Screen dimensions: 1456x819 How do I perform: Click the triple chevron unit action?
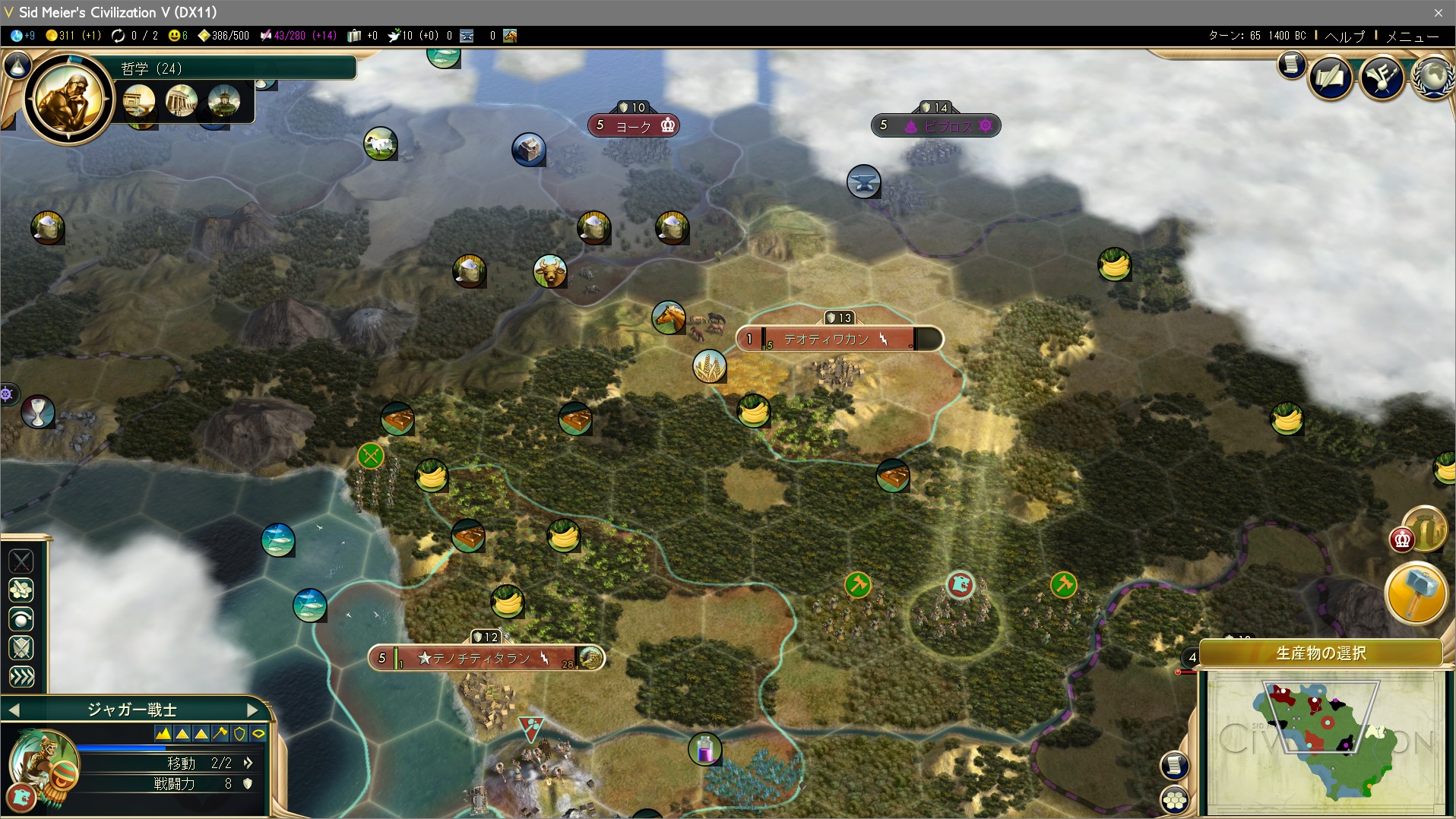click(21, 676)
